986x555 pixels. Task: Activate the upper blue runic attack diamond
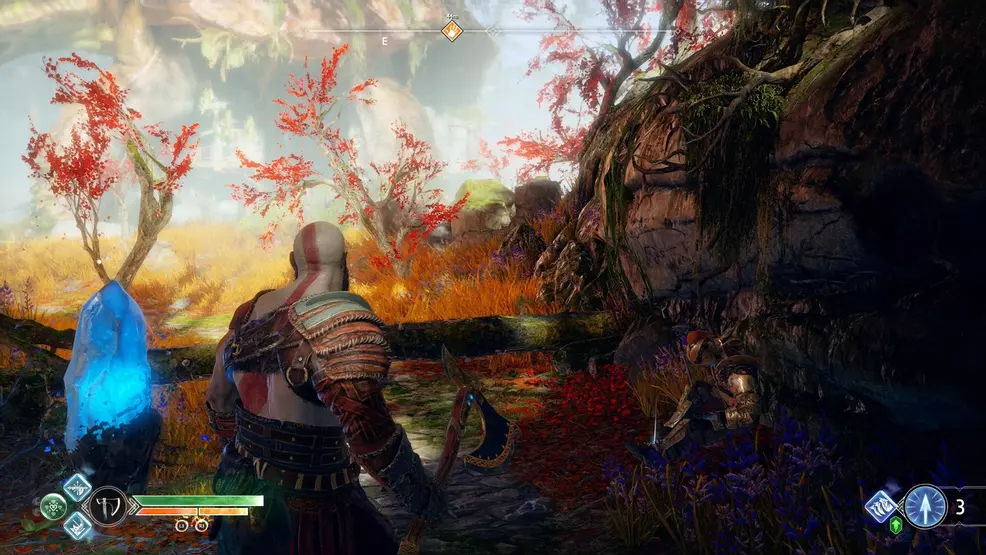coord(77,487)
